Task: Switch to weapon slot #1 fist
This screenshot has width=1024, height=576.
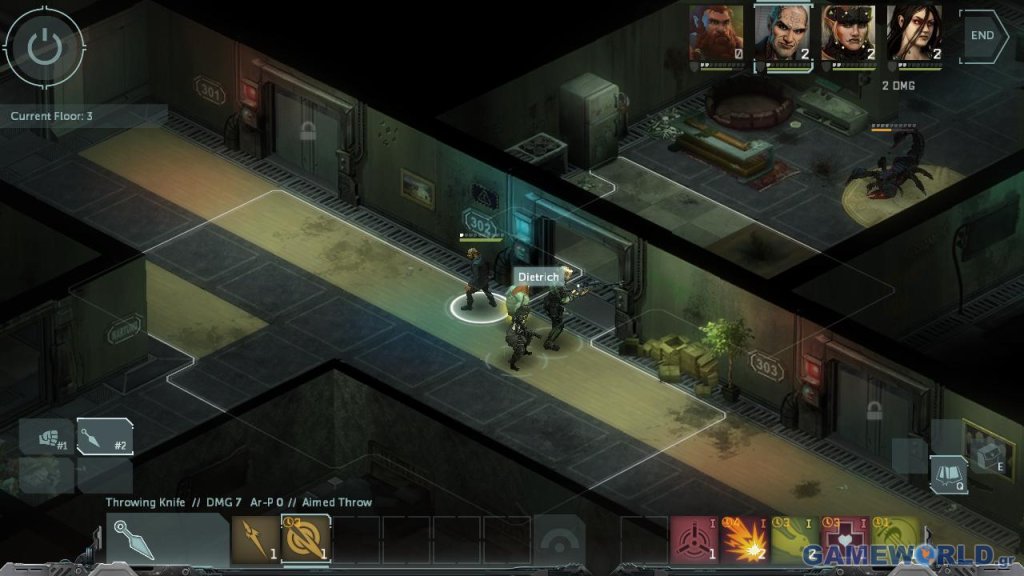Action: (47, 437)
